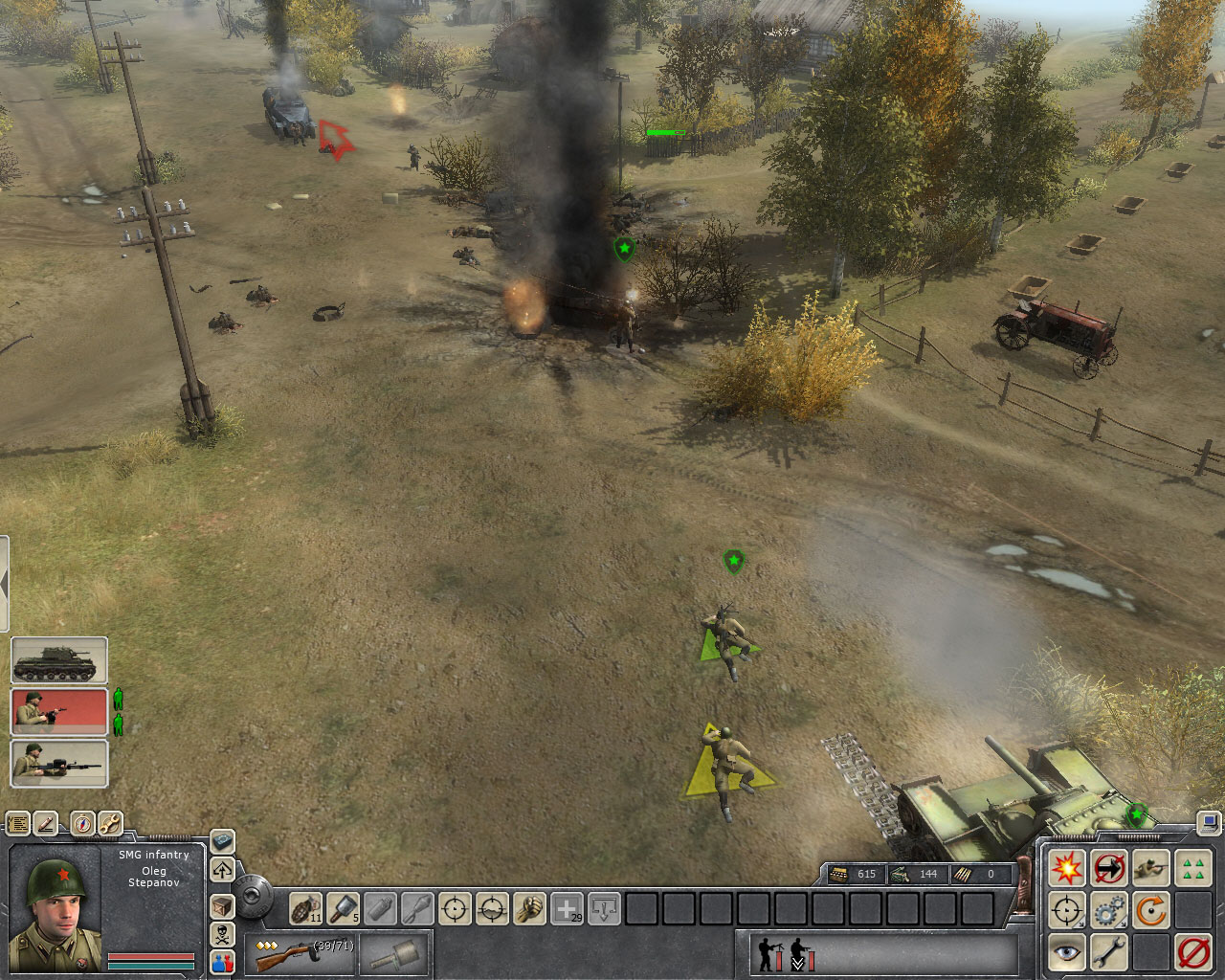Cancel orders with the red stop icon
The width and height of the screenshot is (1225, 980).
coord(1192,952)
